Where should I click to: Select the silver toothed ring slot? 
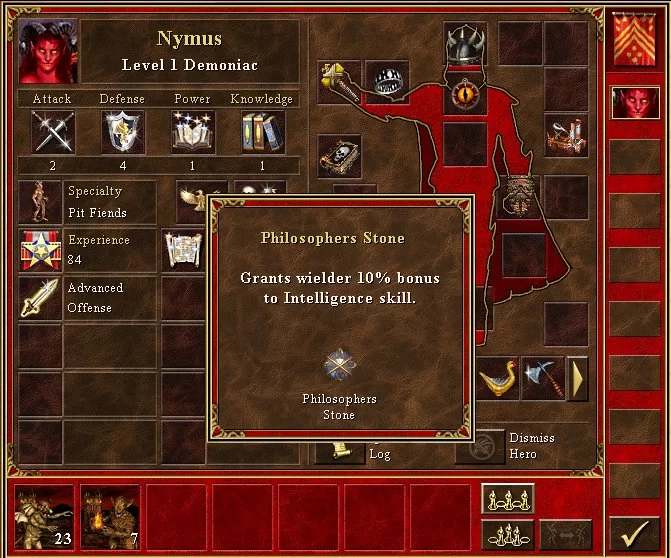point(386,80)
